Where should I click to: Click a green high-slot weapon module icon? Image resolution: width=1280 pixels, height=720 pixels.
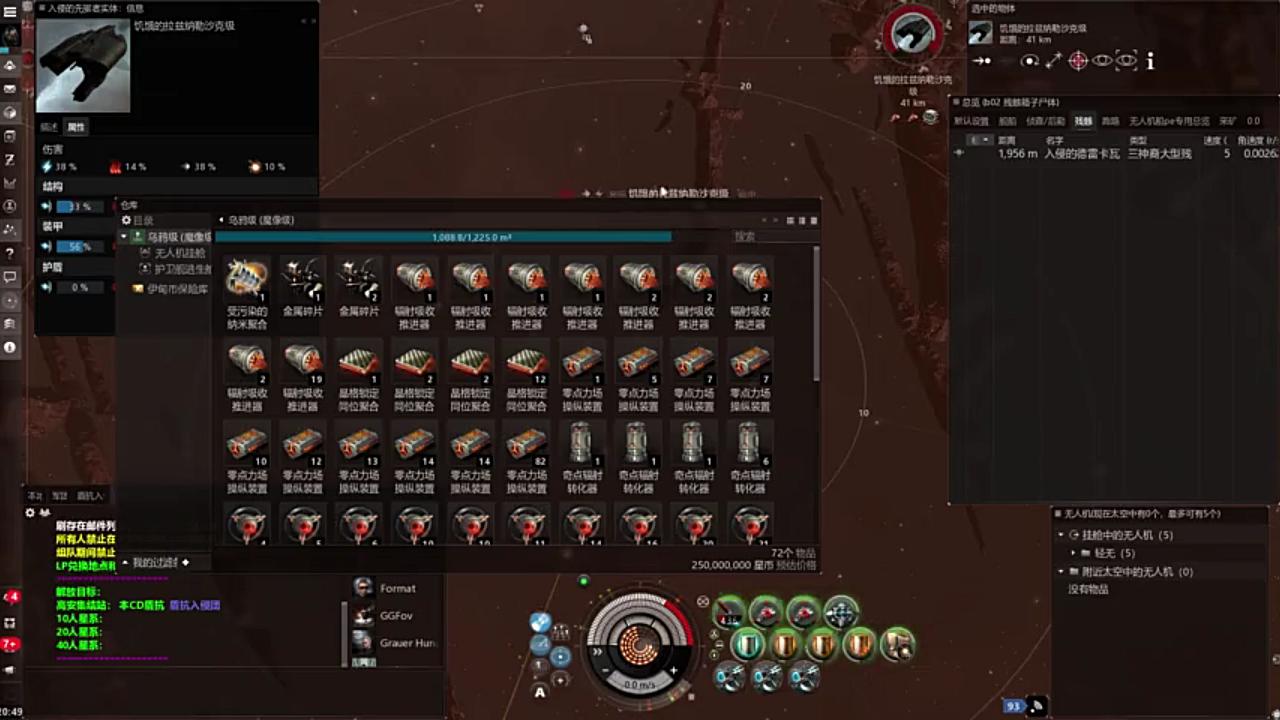coord(765,612)
